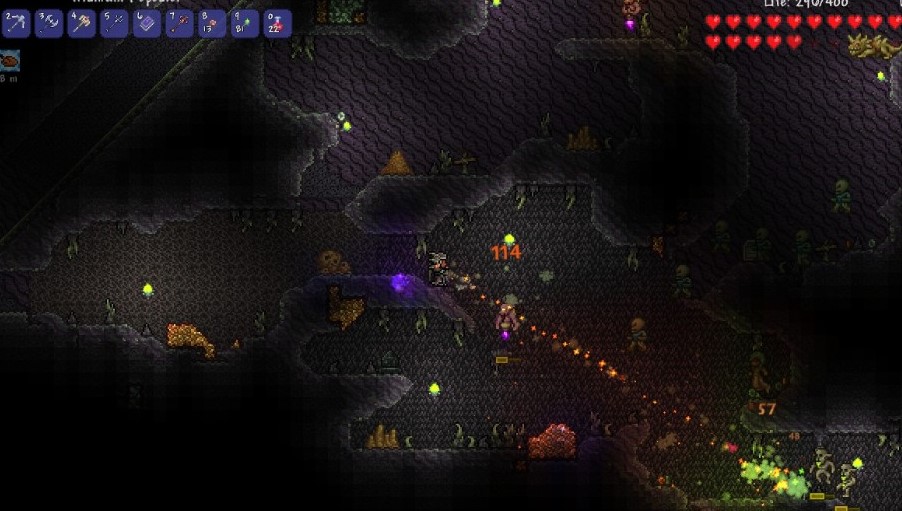This screenshot has width=902, height=511.
Task: Pick the purple spell book slot
Action: 147,23
